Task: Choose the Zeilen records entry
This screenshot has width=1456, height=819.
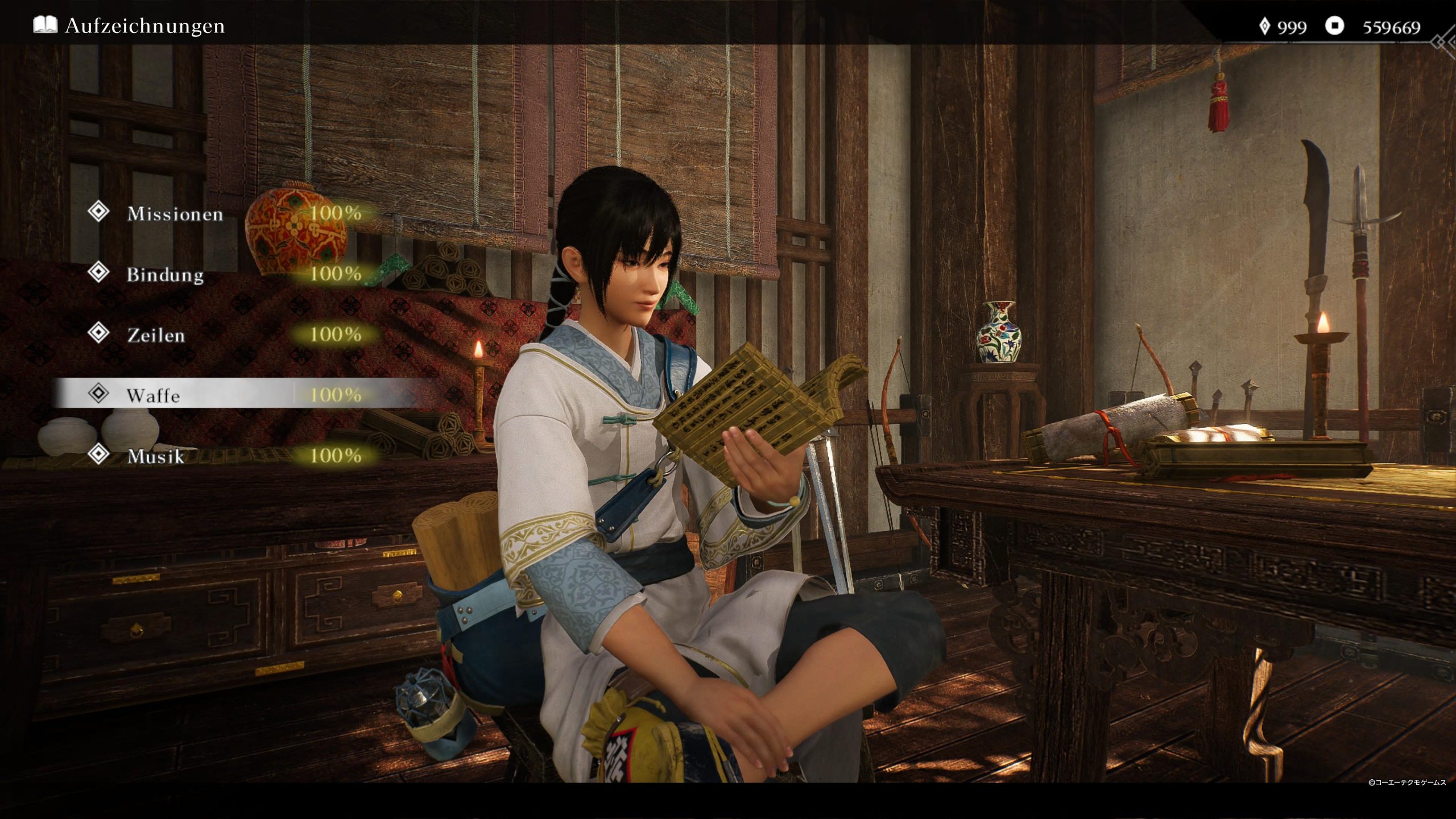Action: pos(156,335)
